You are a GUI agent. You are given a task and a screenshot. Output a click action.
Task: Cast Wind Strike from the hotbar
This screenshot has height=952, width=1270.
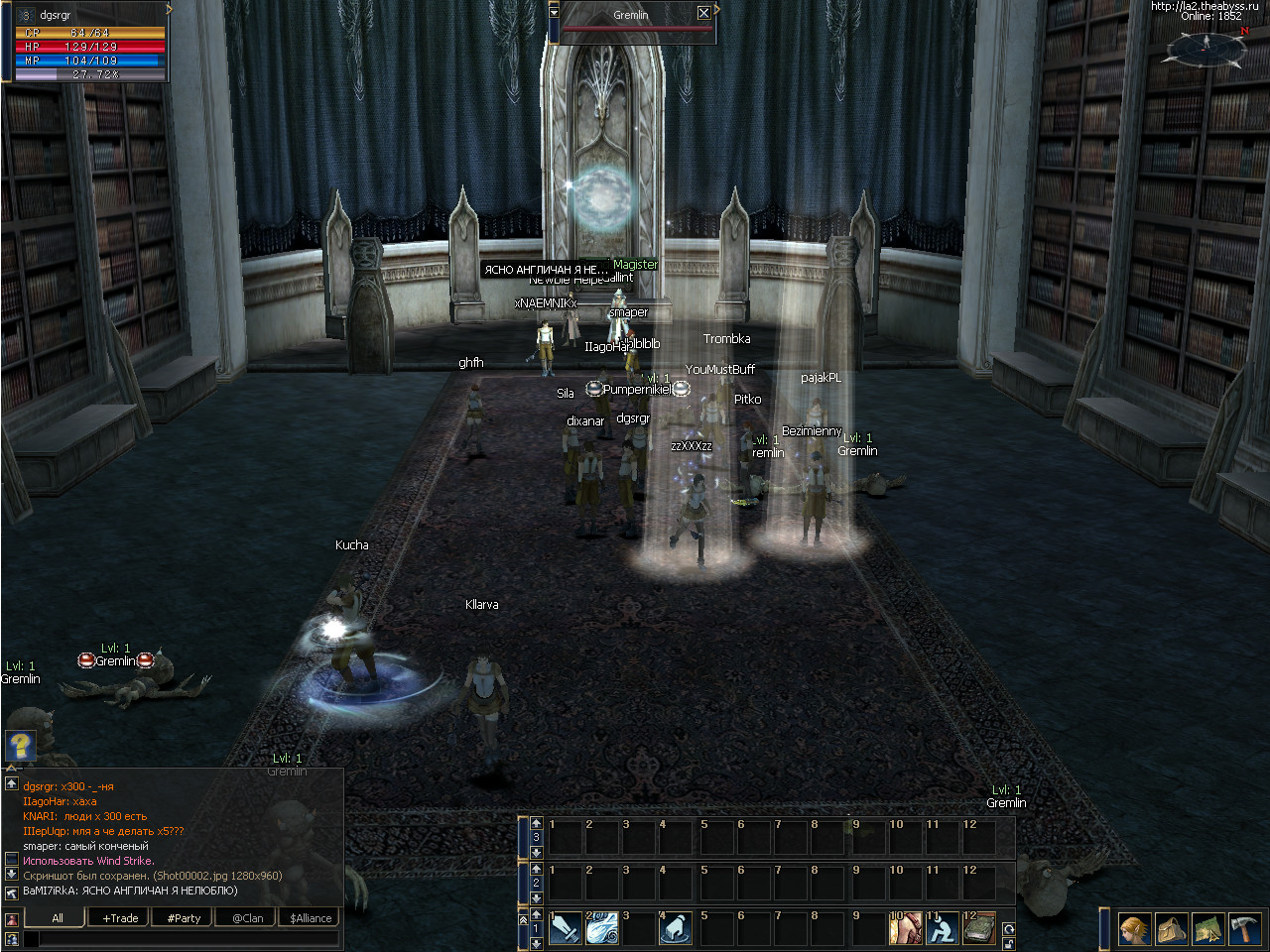point(602,928)
